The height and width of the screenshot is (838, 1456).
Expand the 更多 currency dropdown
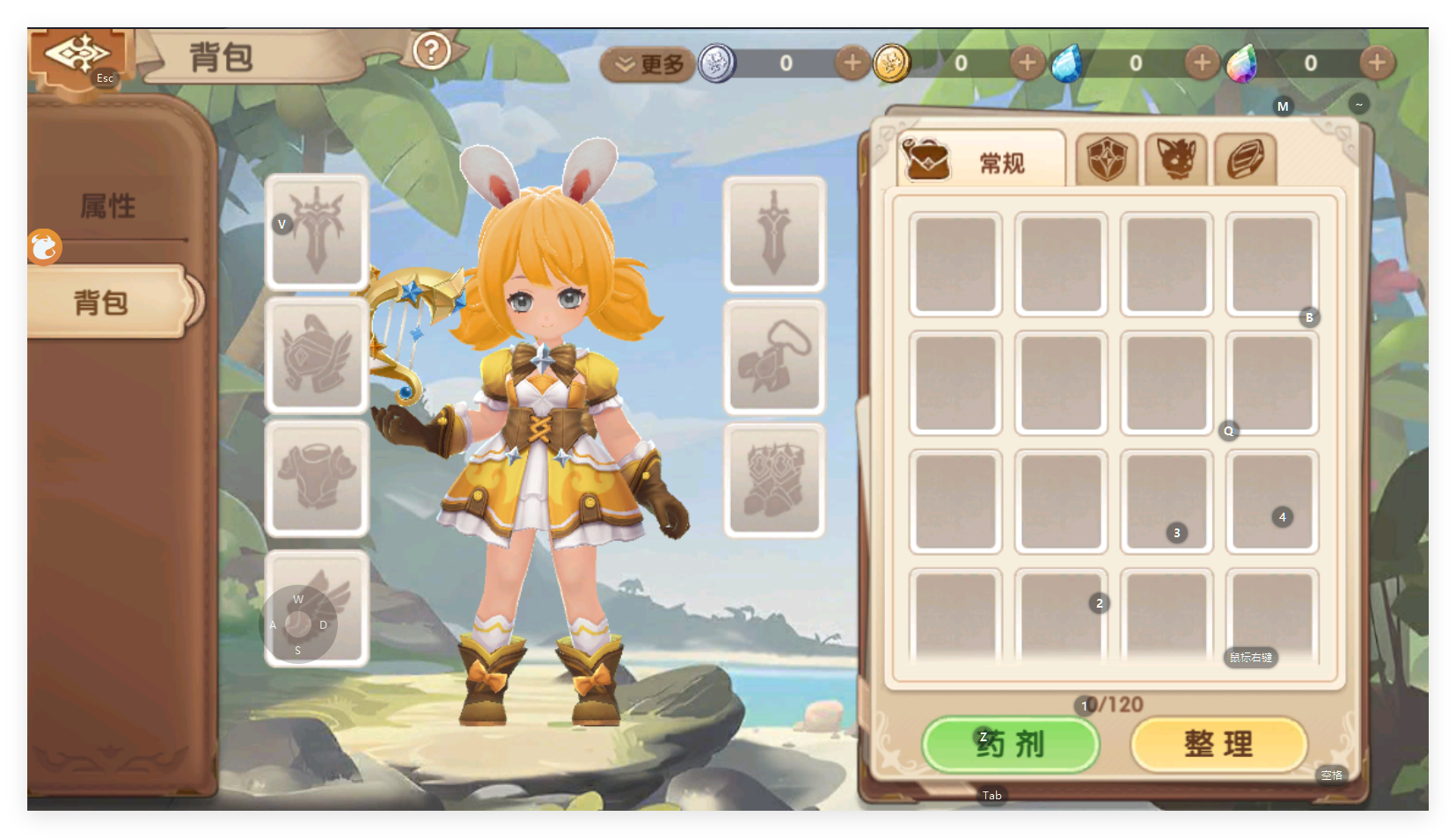(649, 64)
